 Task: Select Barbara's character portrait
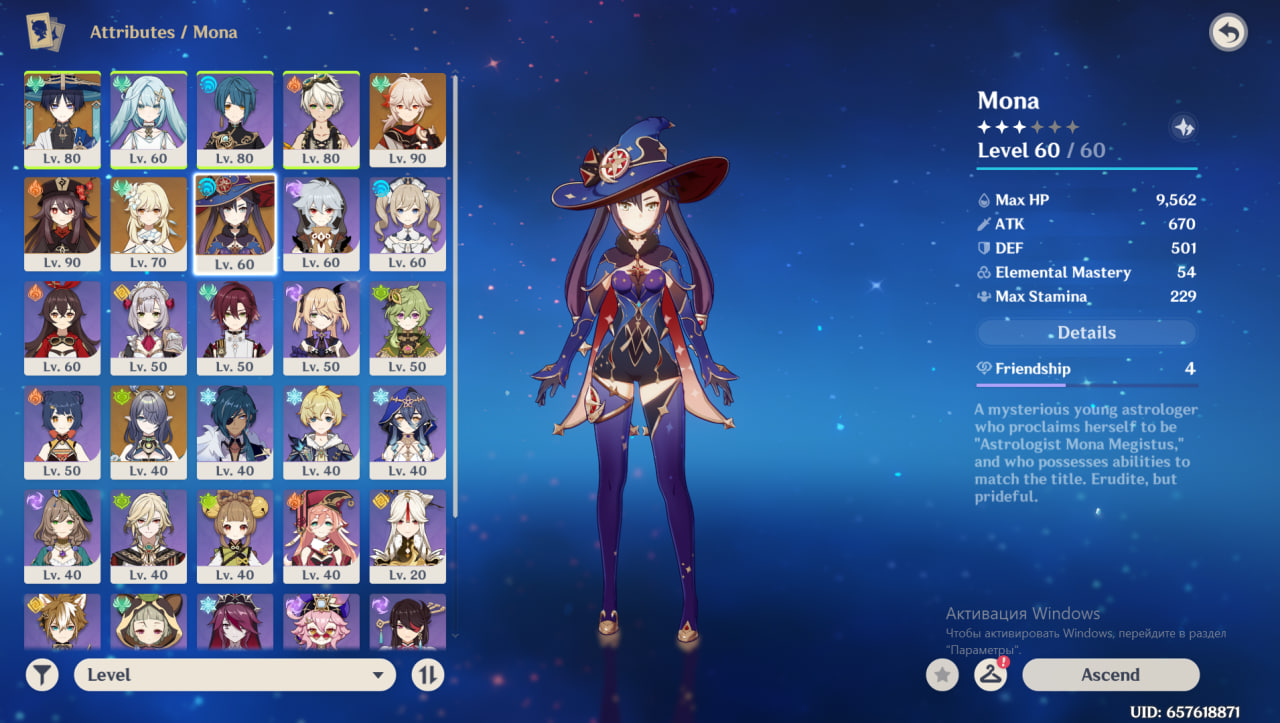pos(407,223)
